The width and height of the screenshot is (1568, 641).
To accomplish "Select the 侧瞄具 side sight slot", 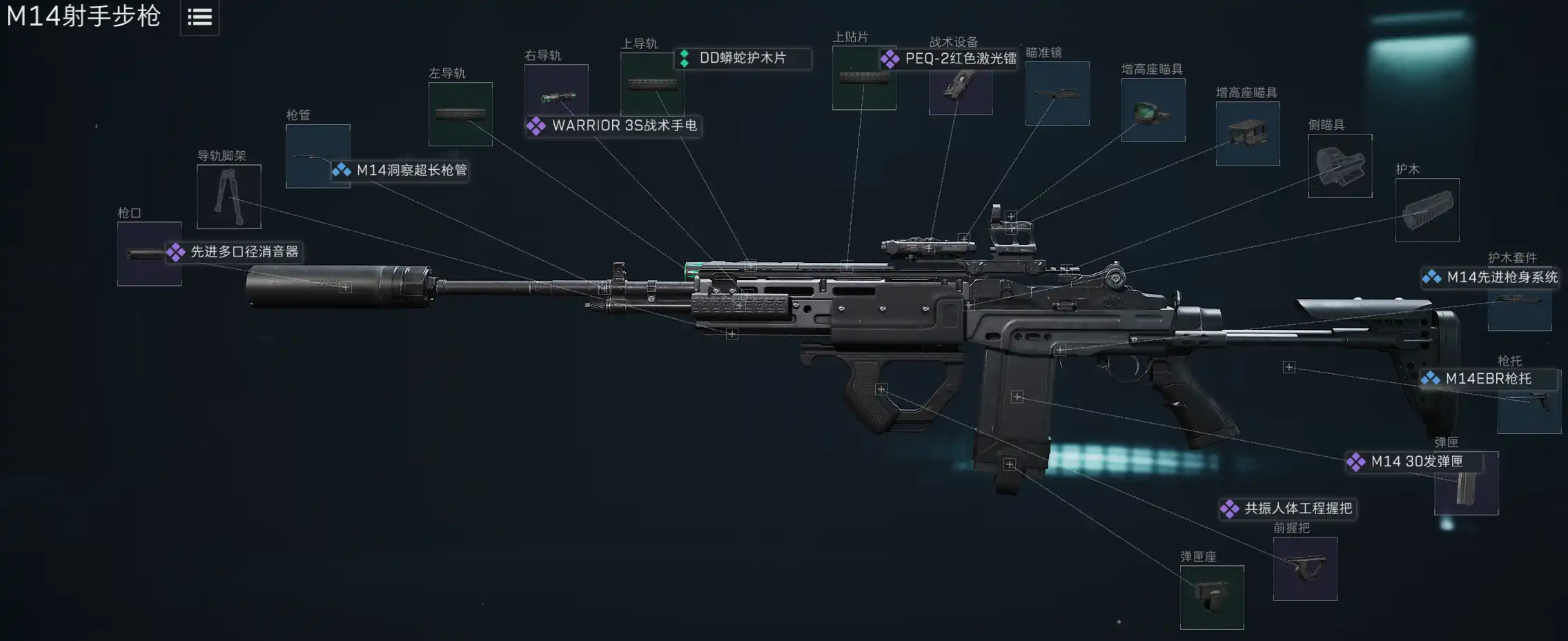I will (x=1340, y=166).
